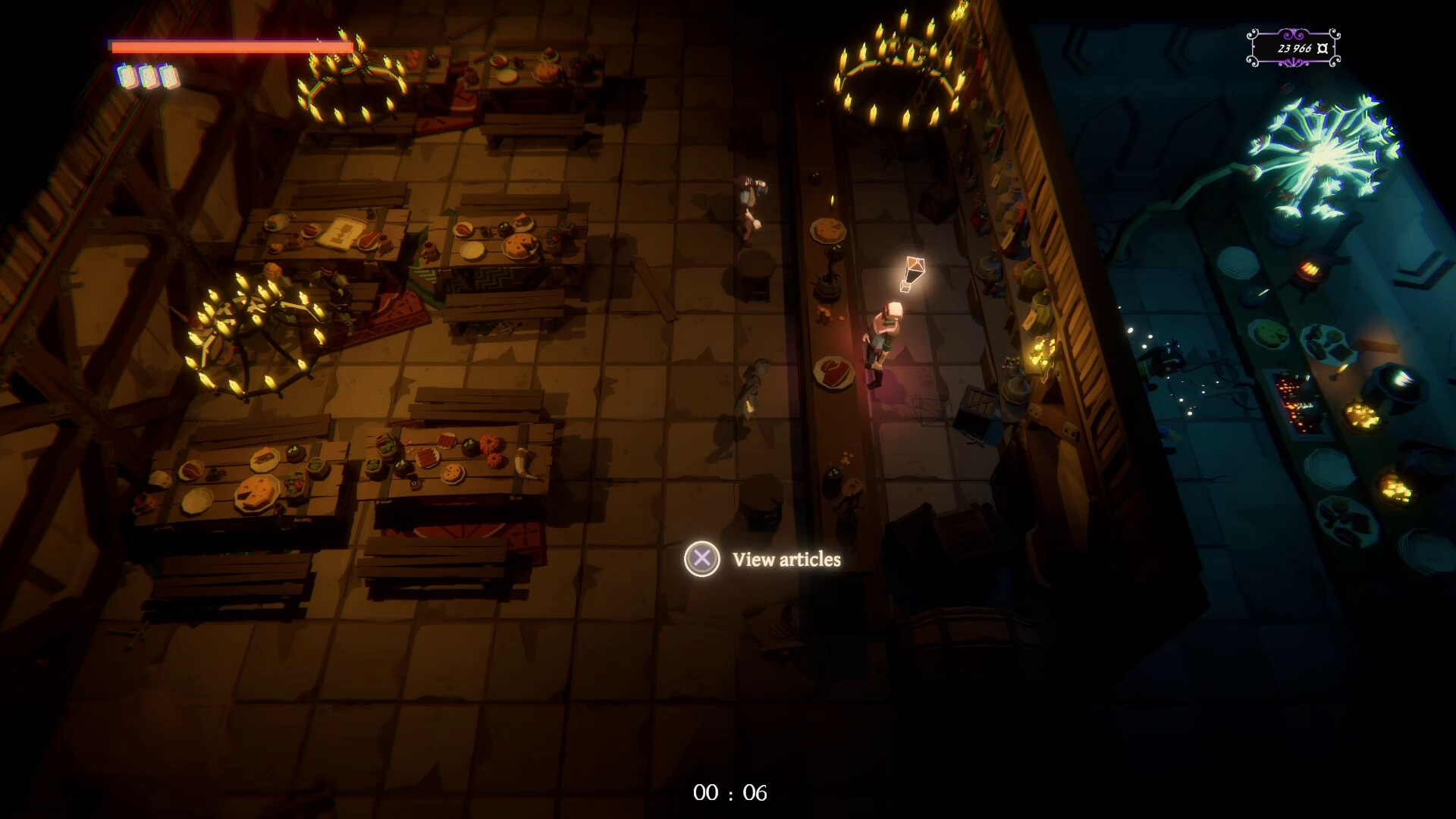Click the ornate purple coin counter frame
This screenshot has width=1456, height=819.
point(1291,47)
